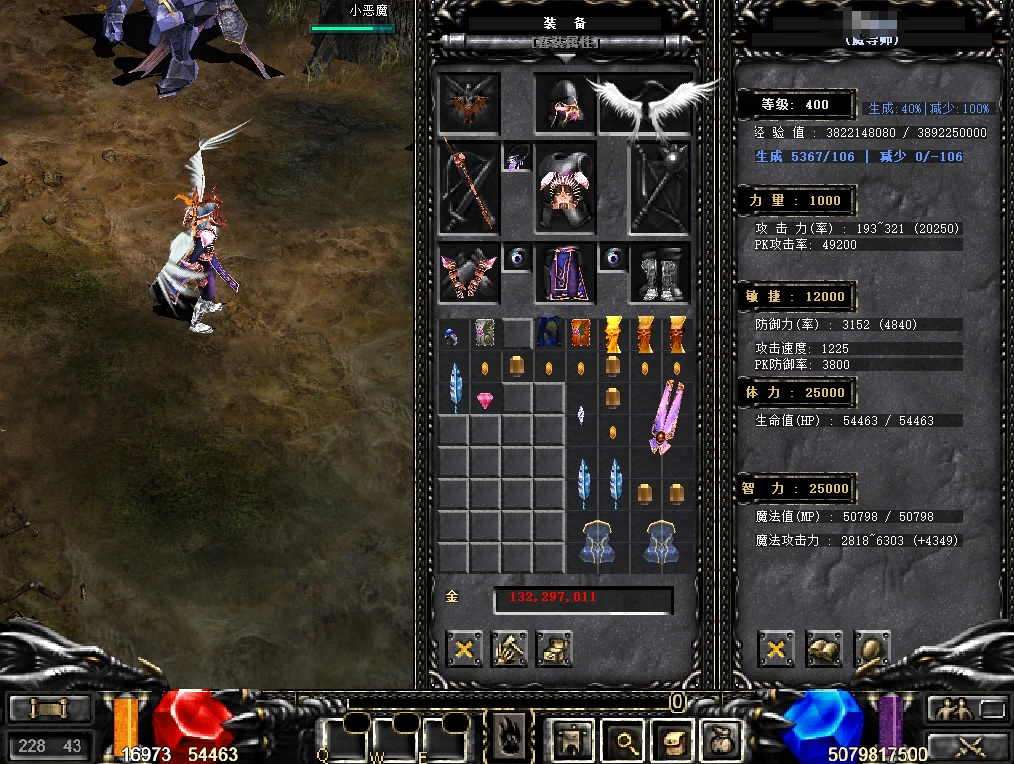Select the equipped staff weapon slot
Viewport: 1014px width, 764px height.
tap(469, 187)
